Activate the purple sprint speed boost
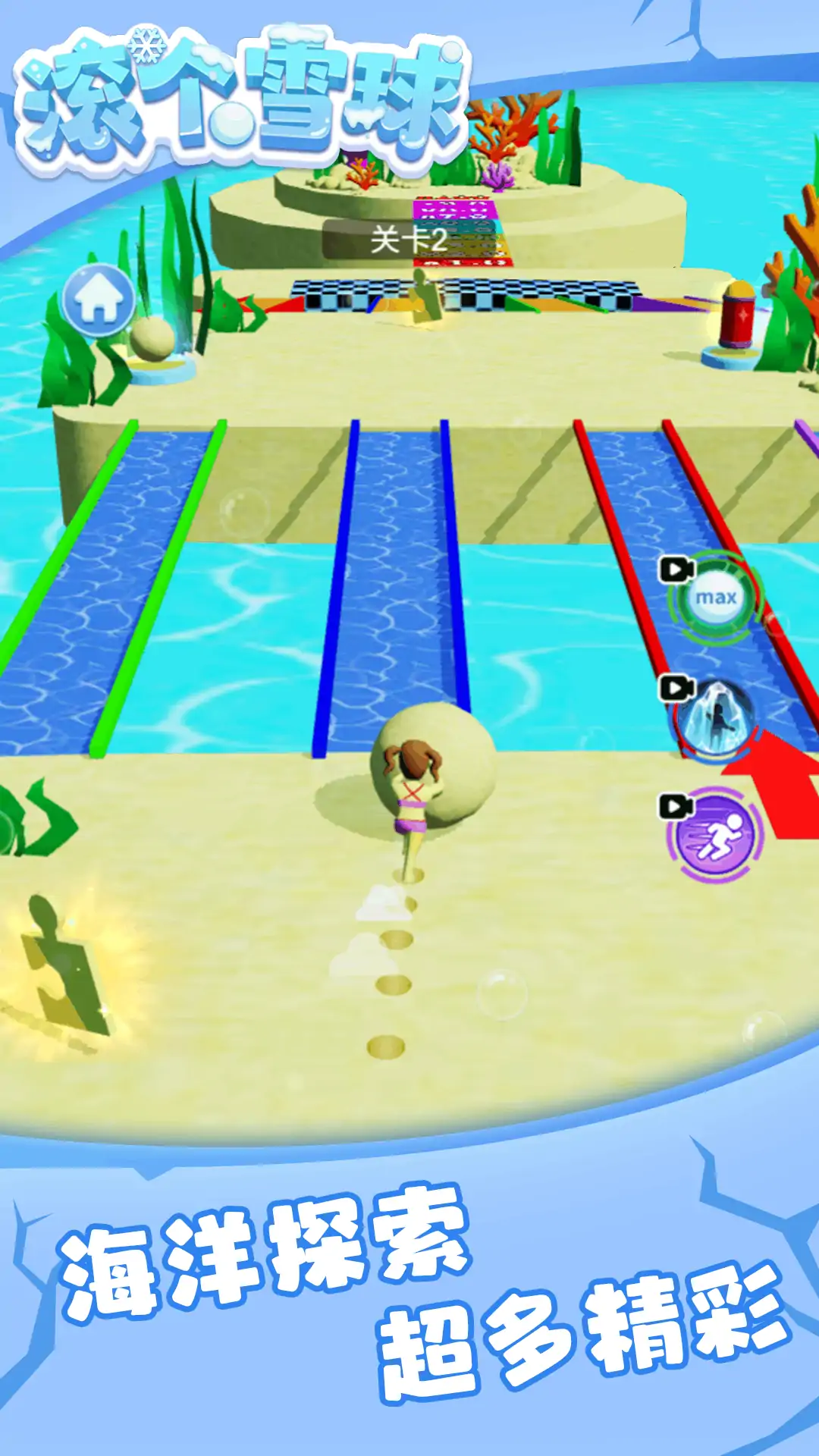Screen dimensions: 819x1456 coord(714,836)
